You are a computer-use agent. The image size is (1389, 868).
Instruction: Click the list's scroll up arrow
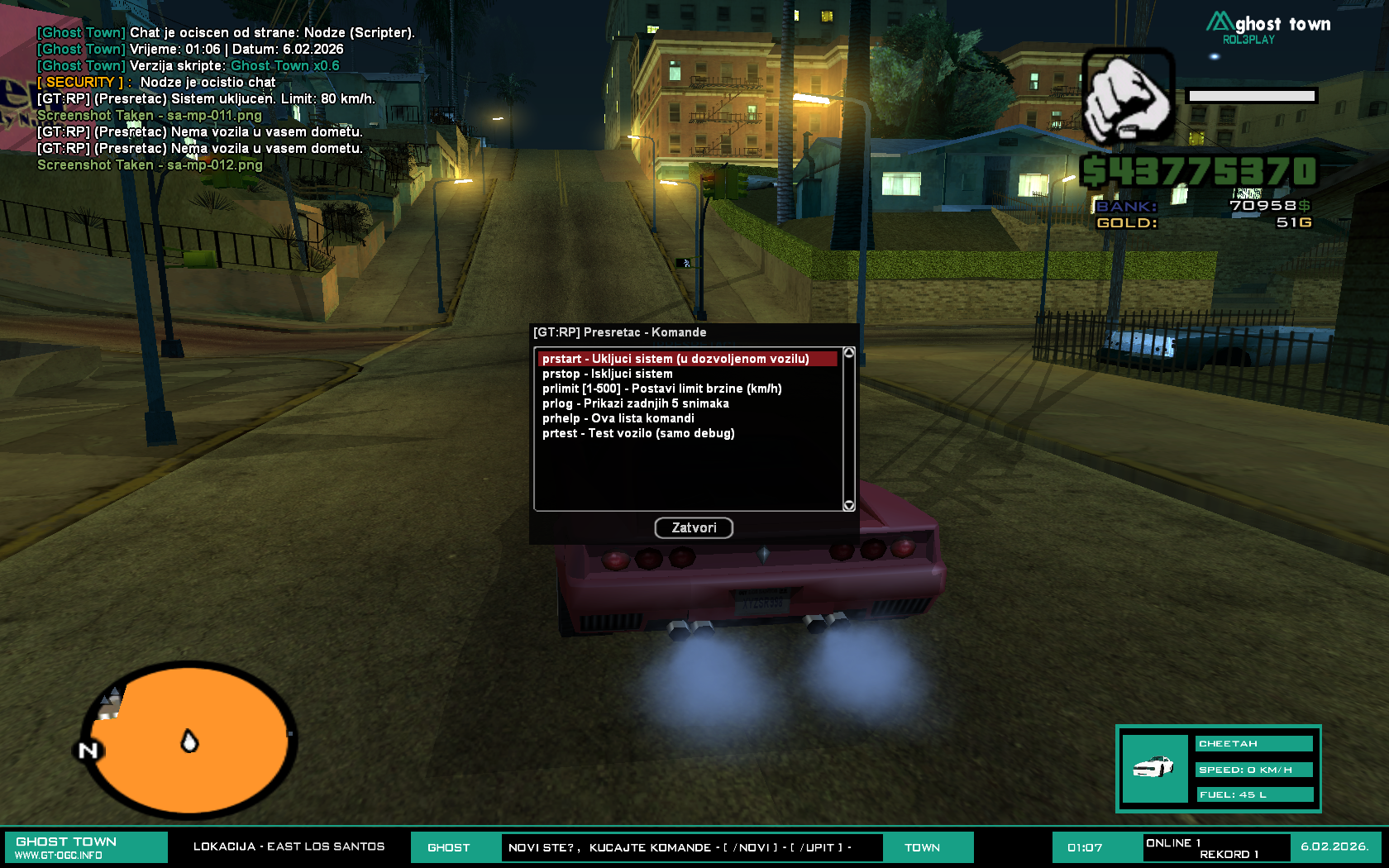pyautogui.click(x=848, y=353)
